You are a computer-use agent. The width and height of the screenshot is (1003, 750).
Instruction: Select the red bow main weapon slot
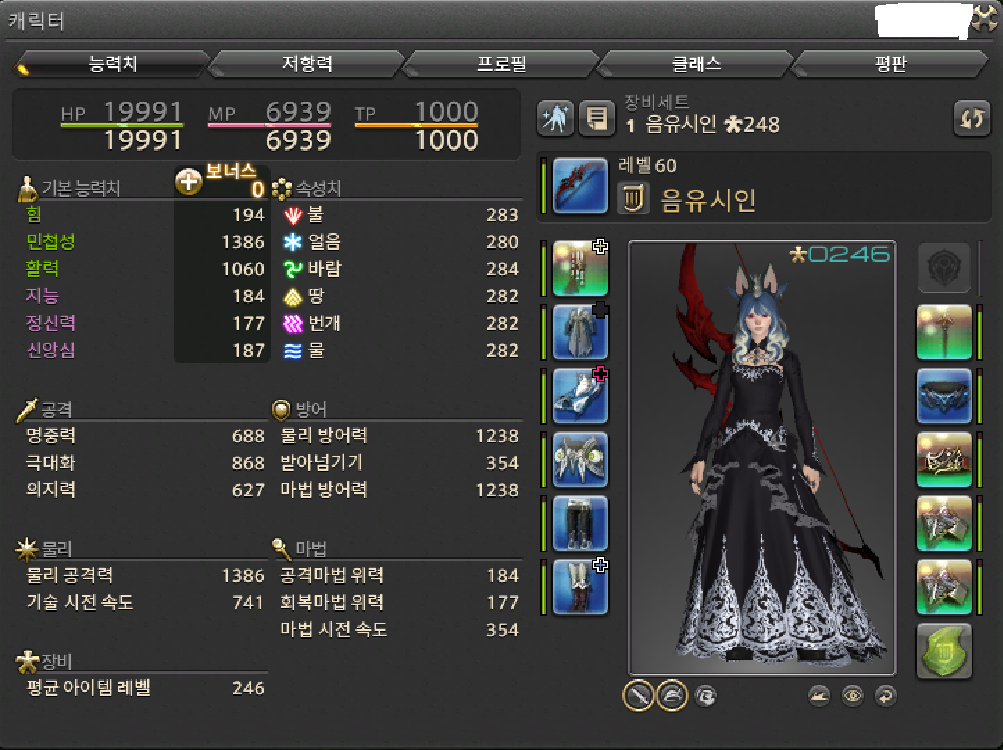pyautogui.click(x=580, y=185)
